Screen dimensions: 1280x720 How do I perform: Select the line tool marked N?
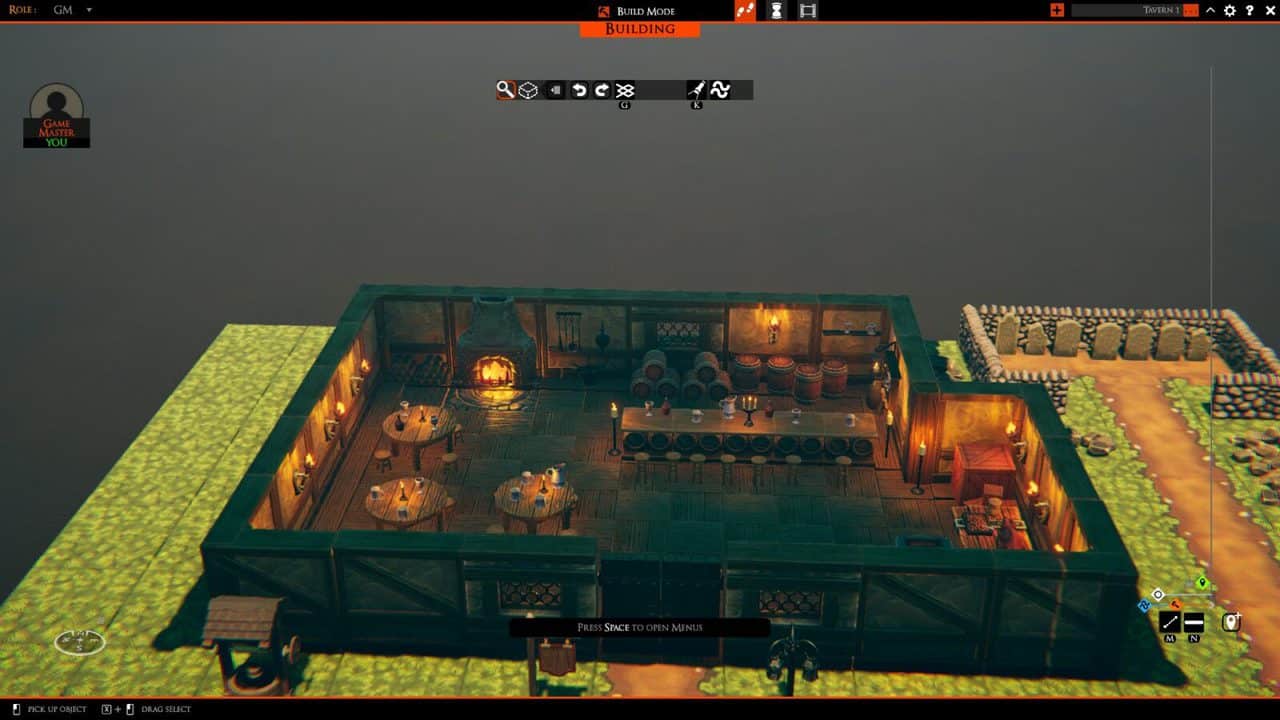pyautogui.click(x=1193, y=621)
